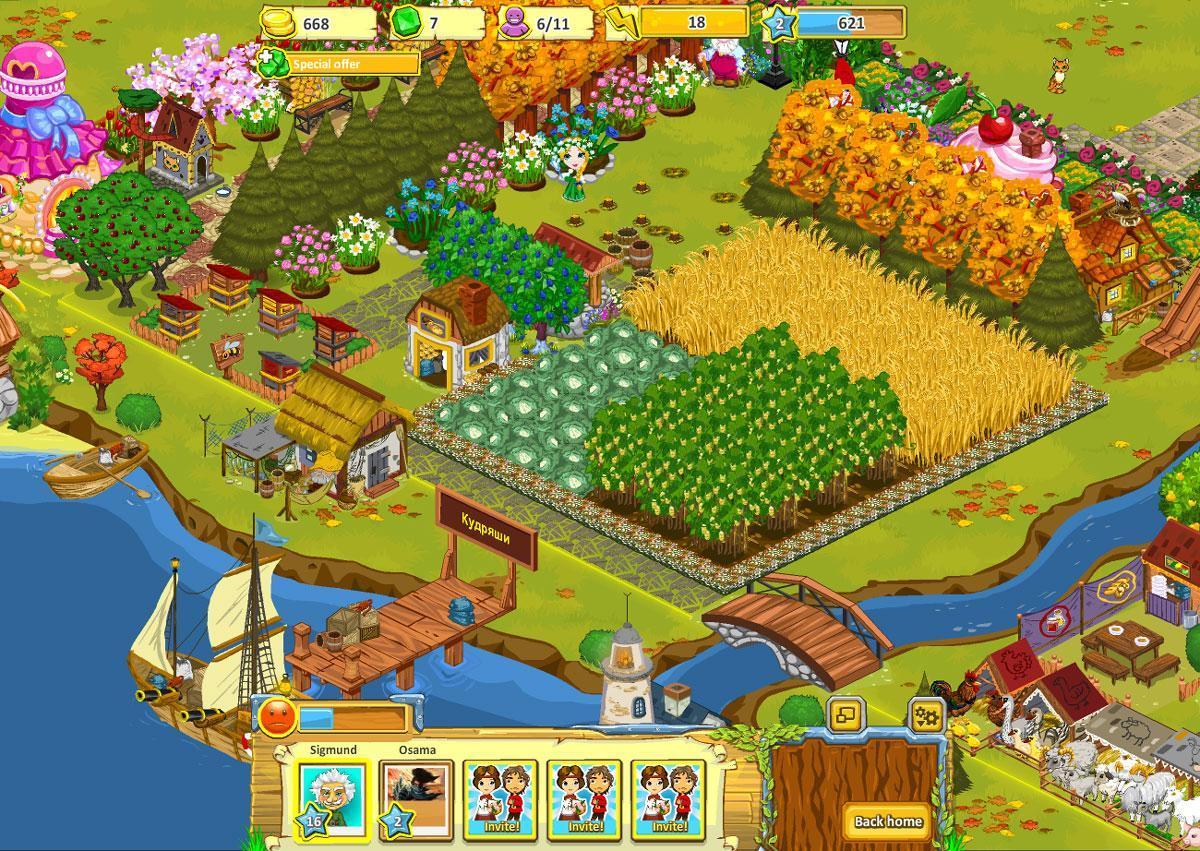Open the gear settings button
Viewport: 1200px width, 851px height.
[x=927, y=716]
